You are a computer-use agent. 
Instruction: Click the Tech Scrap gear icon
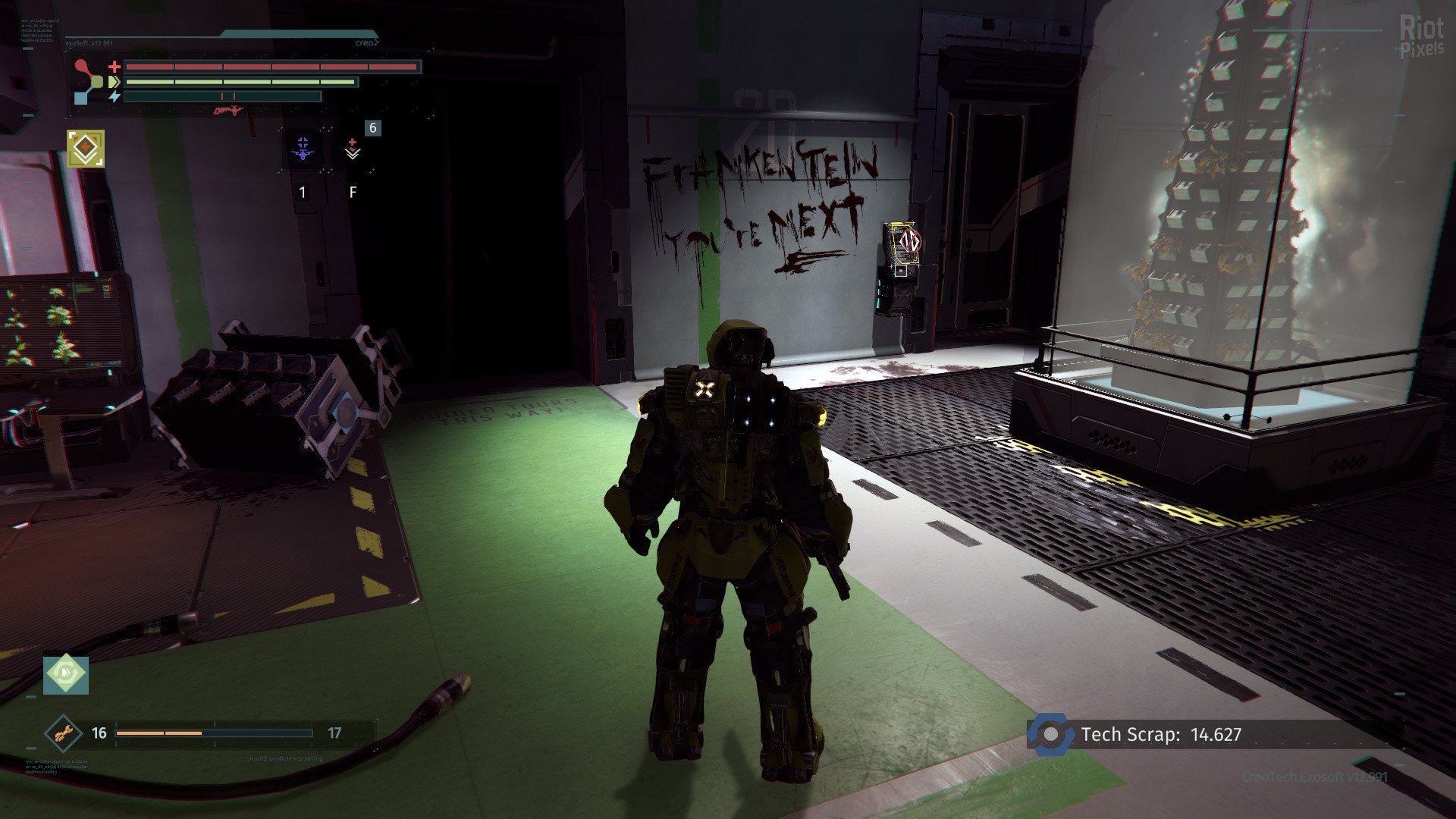tap(1051, 734)
